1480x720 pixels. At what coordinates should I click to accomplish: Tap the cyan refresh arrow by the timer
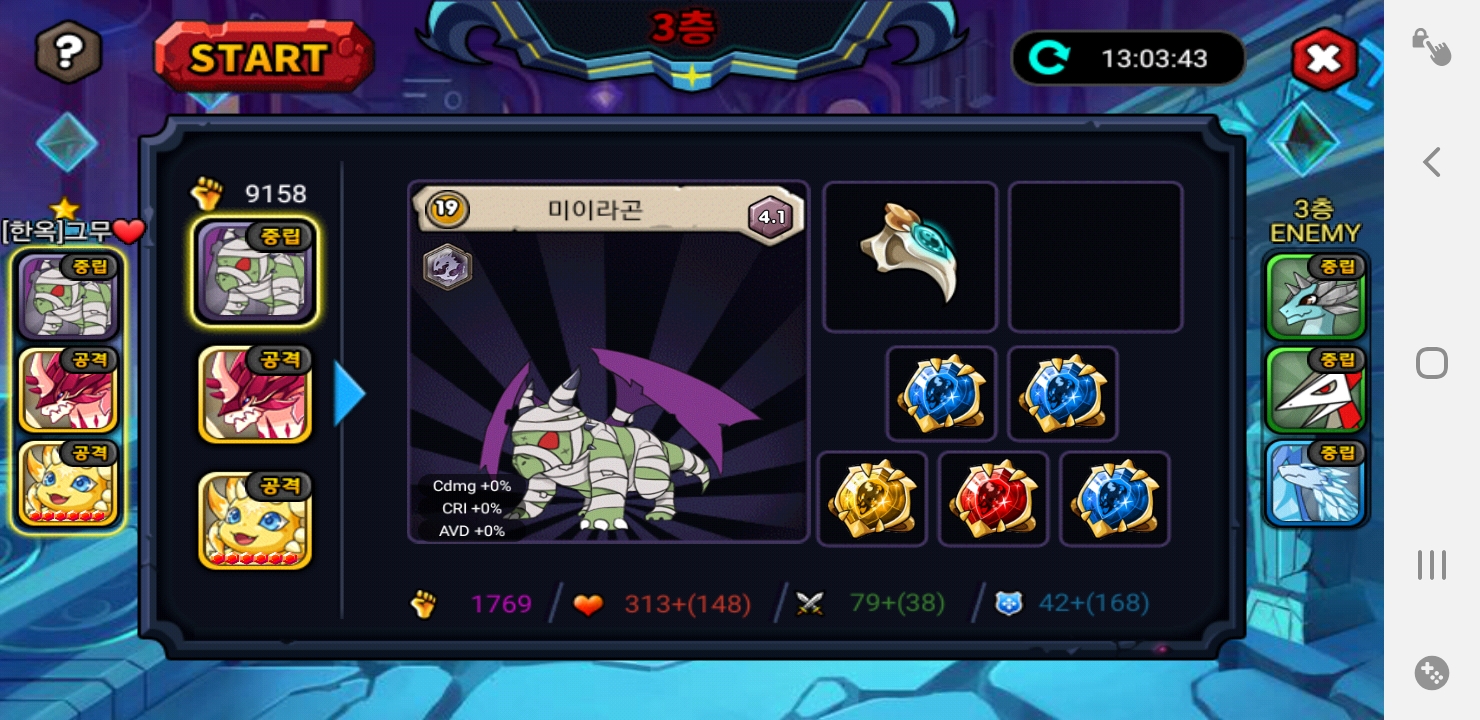1048,58
